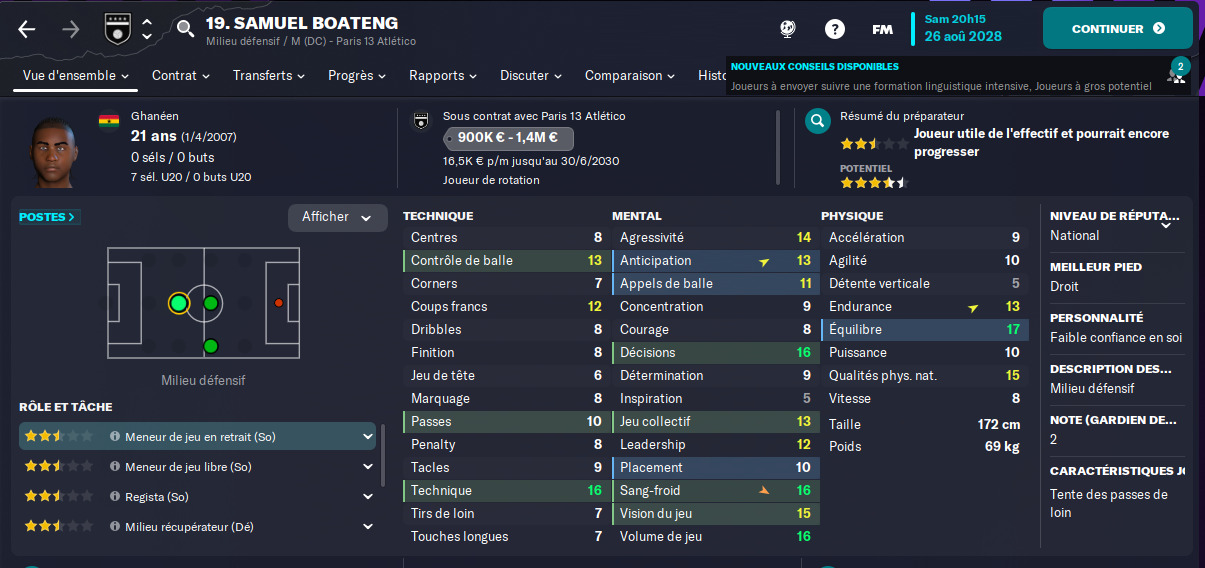Open the search magnifier in the header
Image resolution: width=1205 pixels, height=568 pixels.
coord(185,29)
